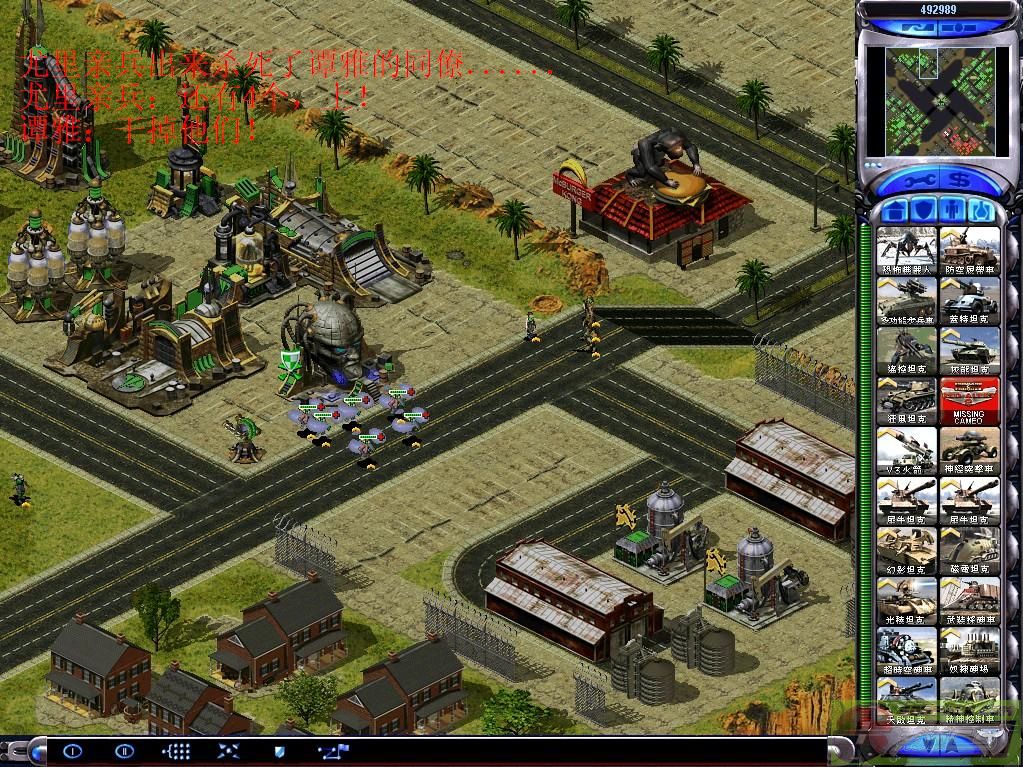This screenshot has width=1023, height=767.
Task: Switch to the defenses shield tab
Action: (926, 211)
